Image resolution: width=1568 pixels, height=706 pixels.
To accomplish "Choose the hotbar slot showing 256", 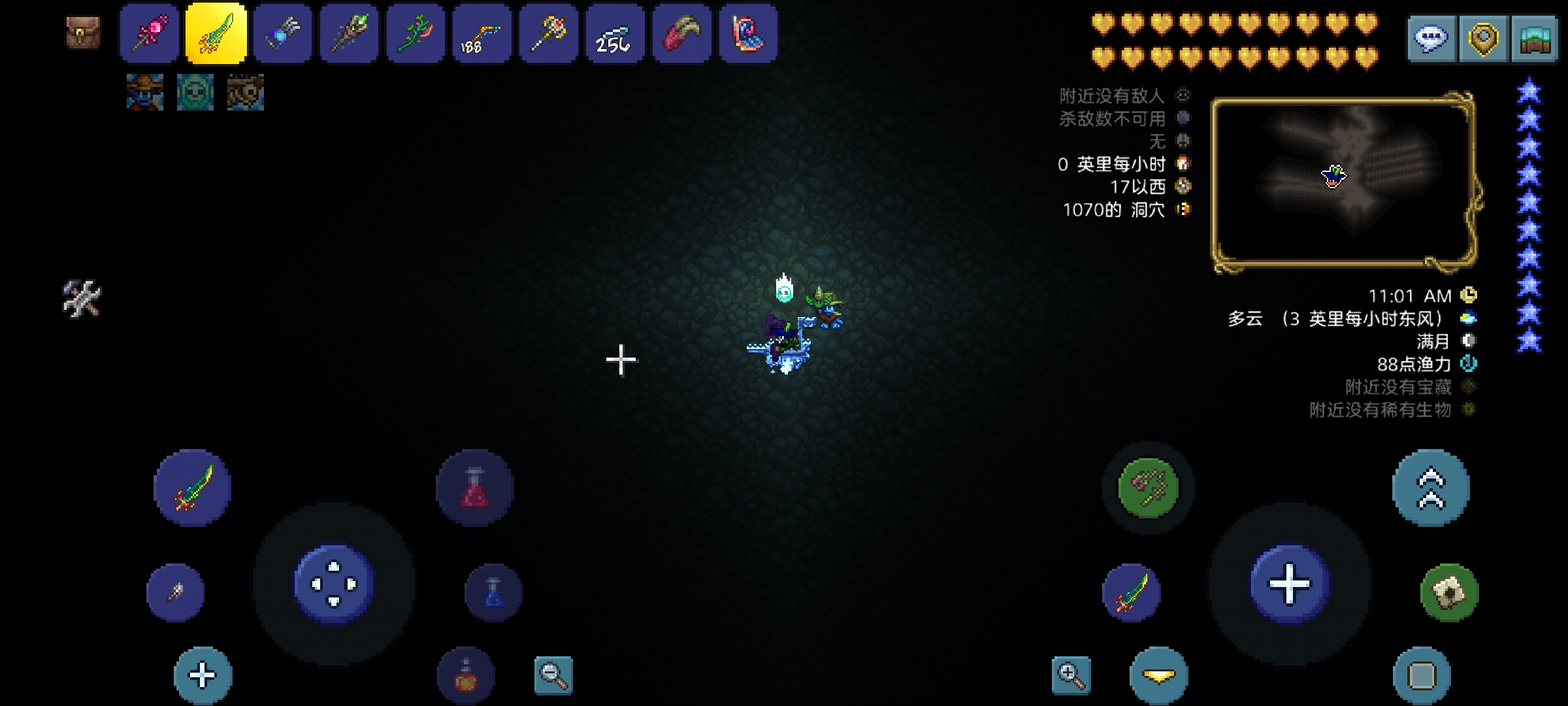I will [x=615, y=33].
